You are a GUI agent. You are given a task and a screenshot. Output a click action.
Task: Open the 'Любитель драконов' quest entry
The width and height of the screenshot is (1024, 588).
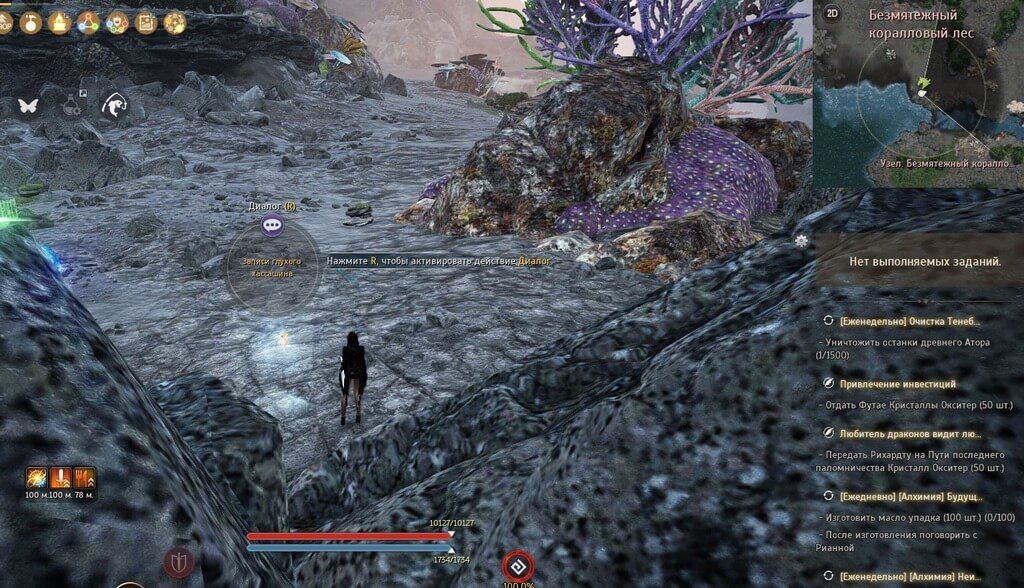[910, 434]
